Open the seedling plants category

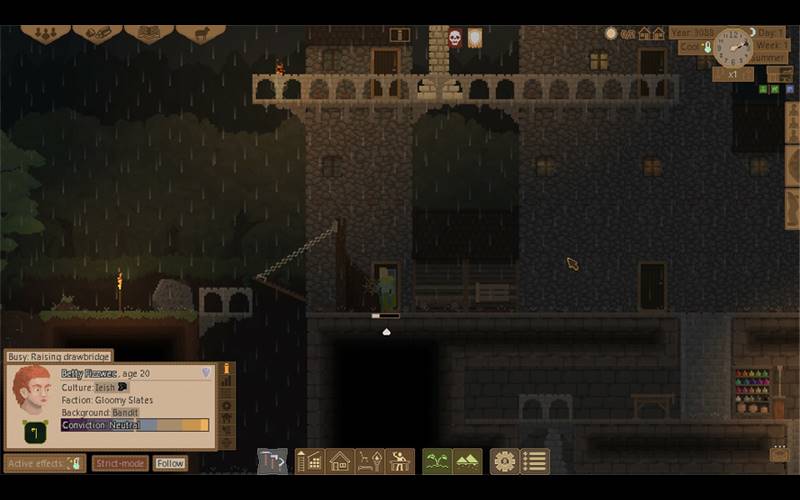point(437,461)
